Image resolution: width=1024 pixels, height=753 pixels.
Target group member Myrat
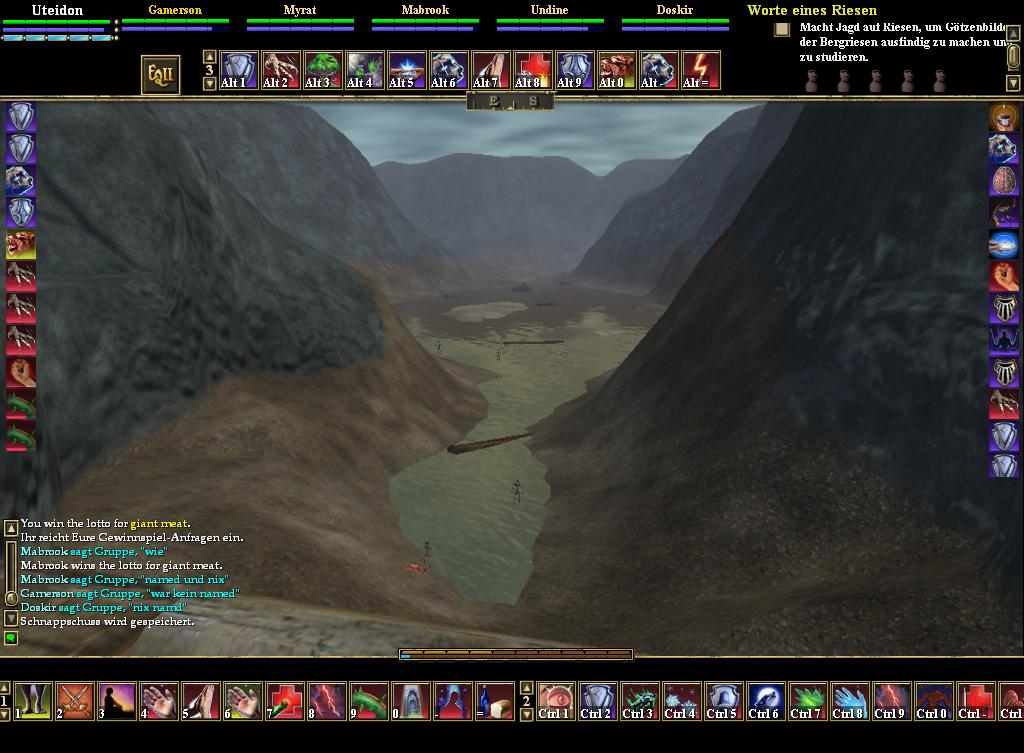coord(300,10)
